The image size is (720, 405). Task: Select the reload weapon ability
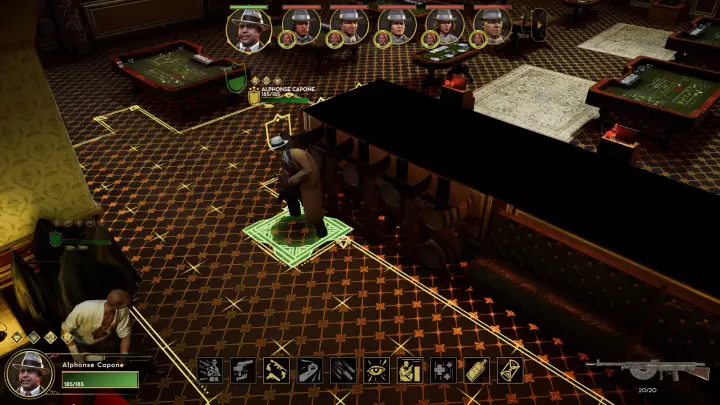277,370
